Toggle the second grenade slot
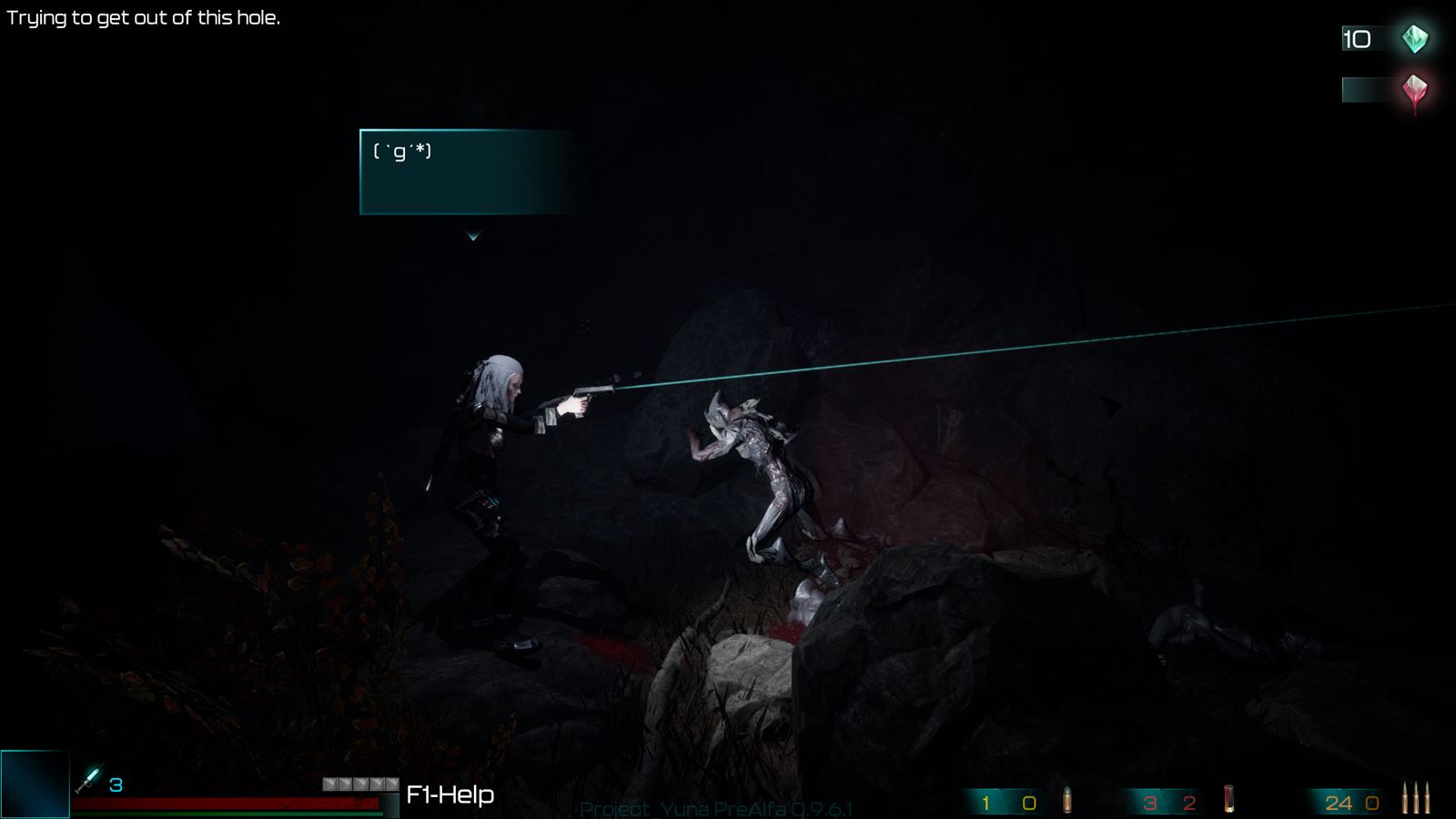This screenshot has height=819, width=1456. (344, 783)
